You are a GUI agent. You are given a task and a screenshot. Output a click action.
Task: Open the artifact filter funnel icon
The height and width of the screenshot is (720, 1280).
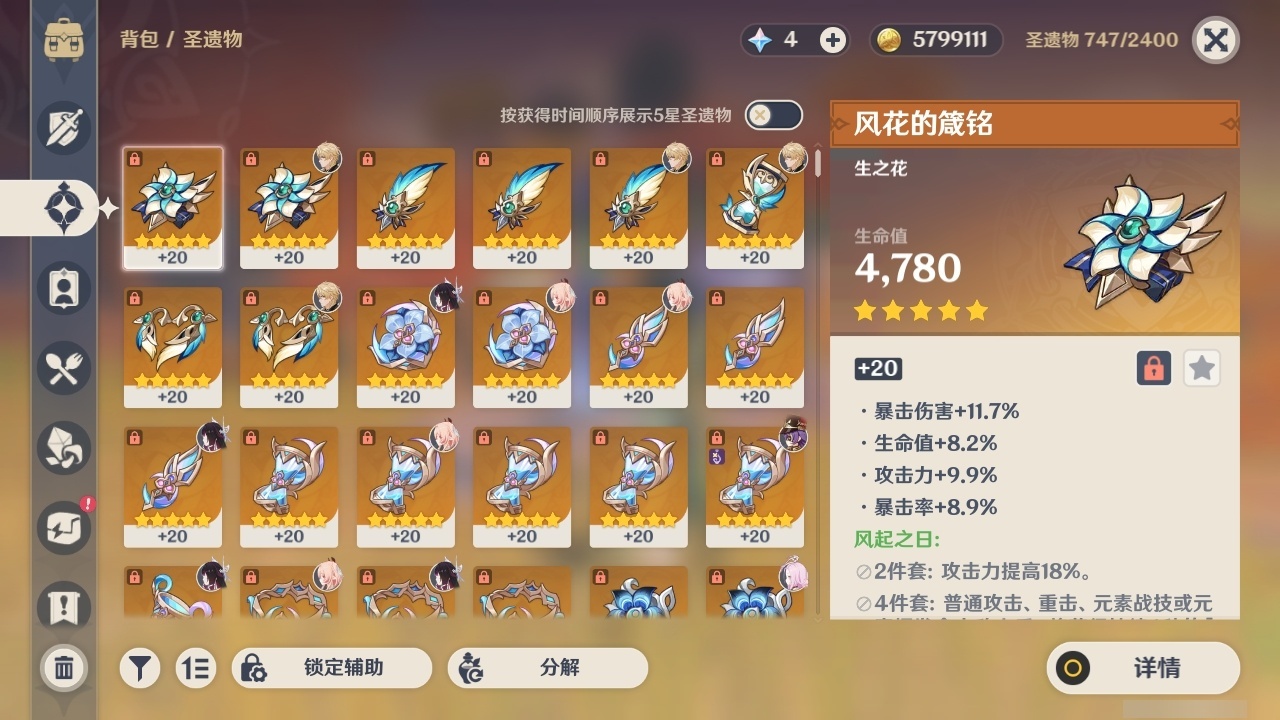[140, 668]
